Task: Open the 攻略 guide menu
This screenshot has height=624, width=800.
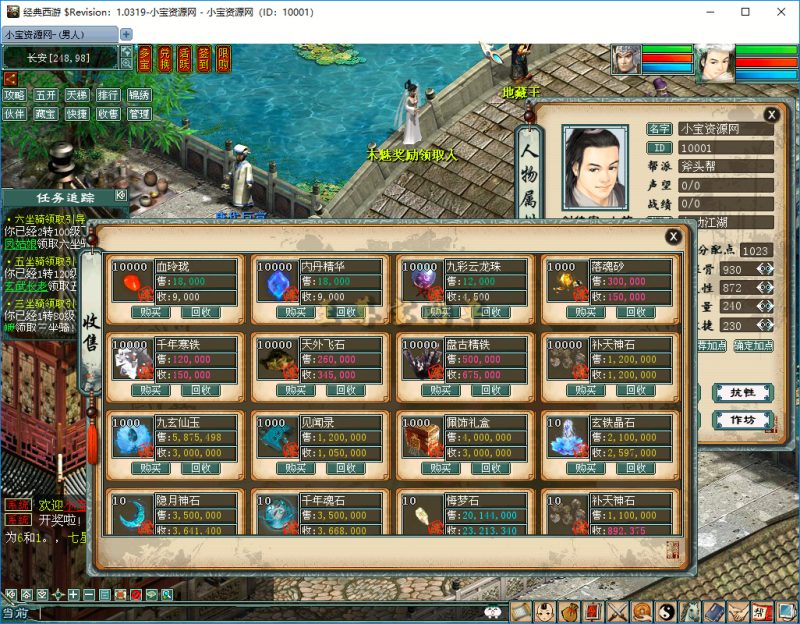Action: click(14, 96)
